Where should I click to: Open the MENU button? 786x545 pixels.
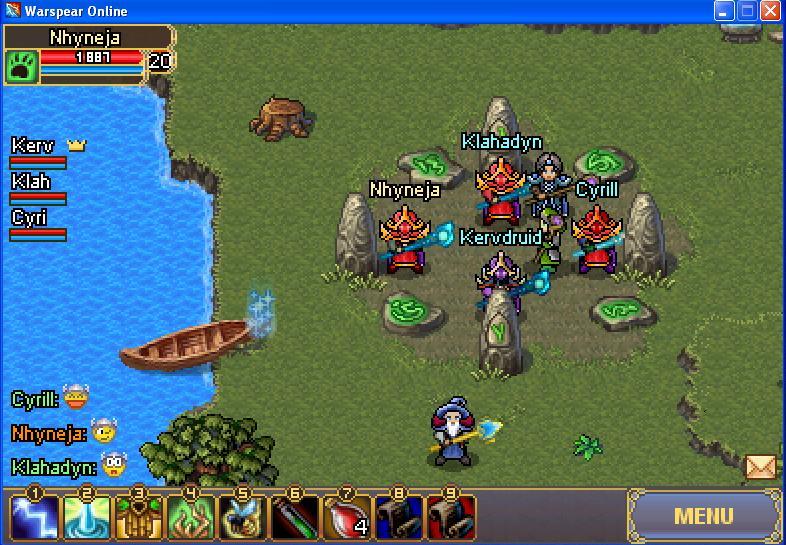(x=704, y=517)
